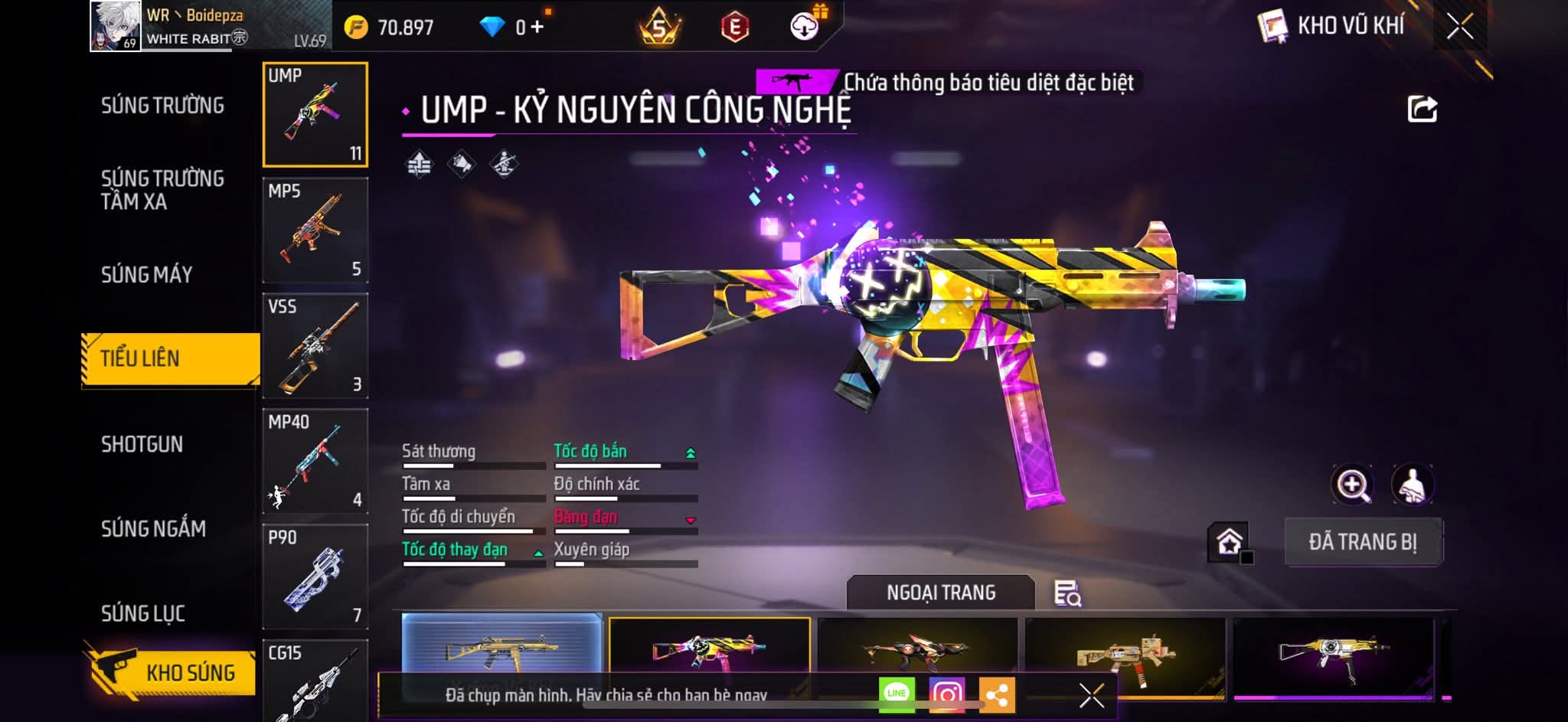
Task: Share the UMP skin via share icon
Action: point(1422,109)
